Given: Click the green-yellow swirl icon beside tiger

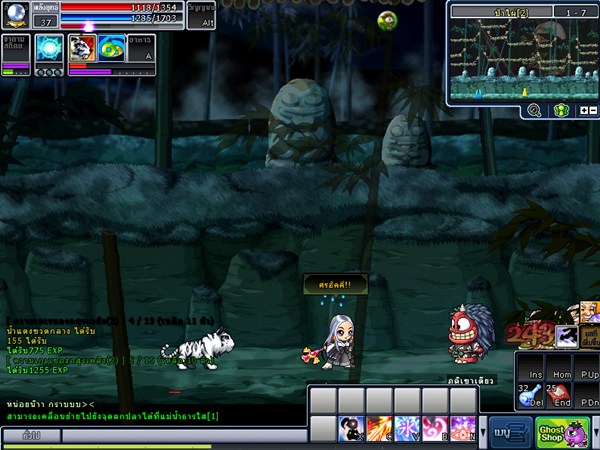Looking at the screenshot, I should [110, 48].
